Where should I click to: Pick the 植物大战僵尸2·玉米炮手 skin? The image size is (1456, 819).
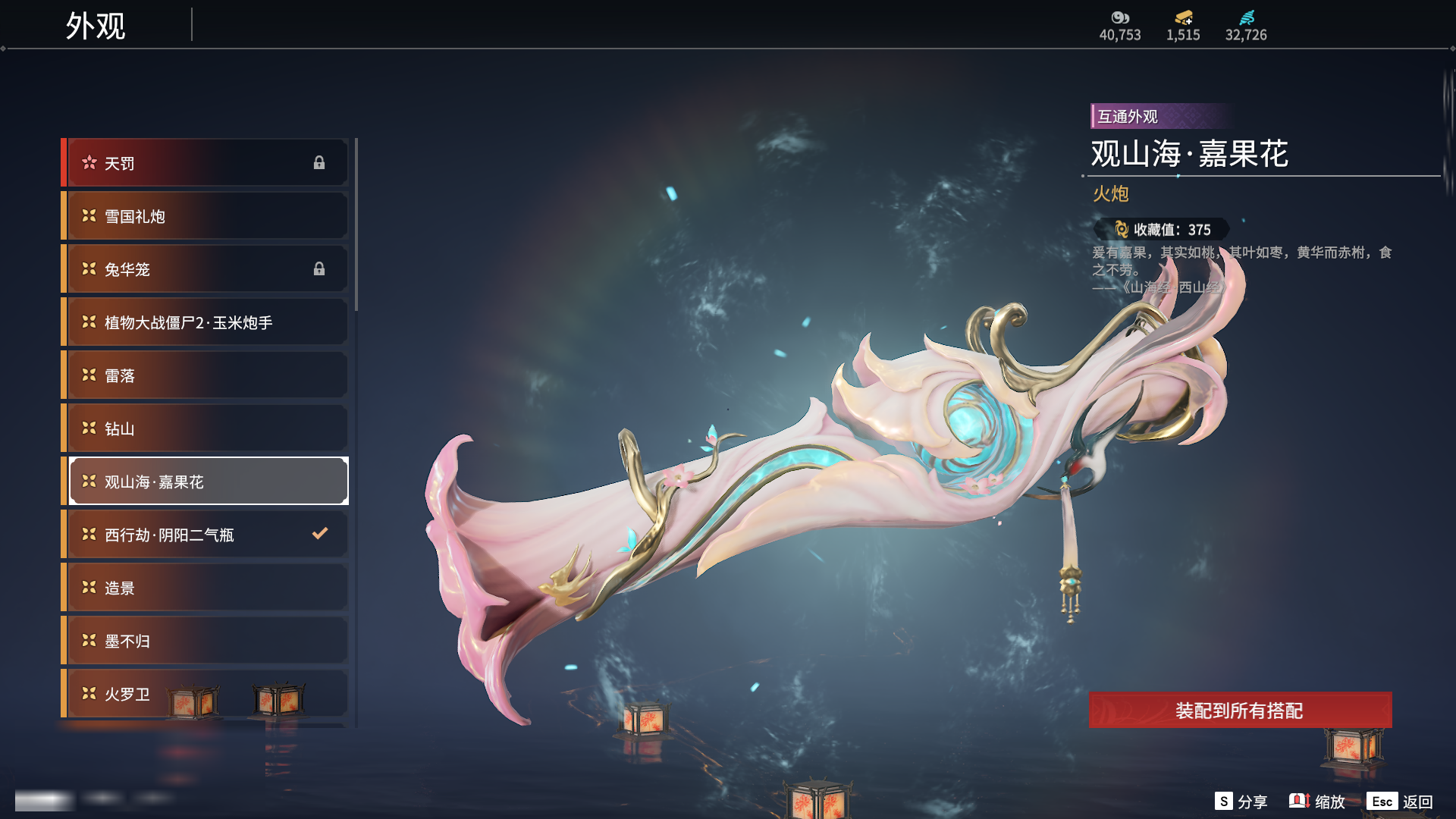click(206, 322)
